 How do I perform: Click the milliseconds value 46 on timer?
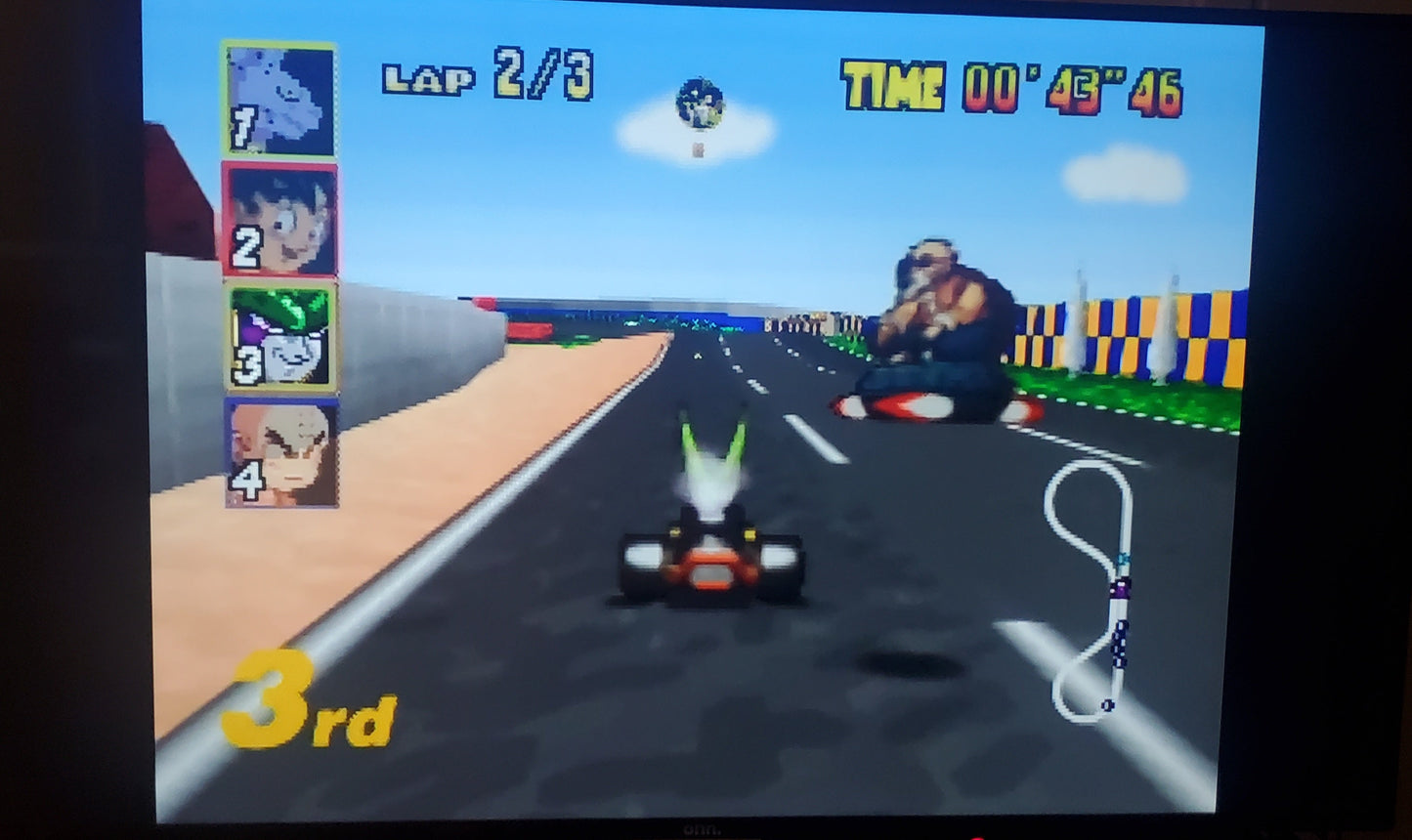pyautogui.click(x=1156, y=90)
